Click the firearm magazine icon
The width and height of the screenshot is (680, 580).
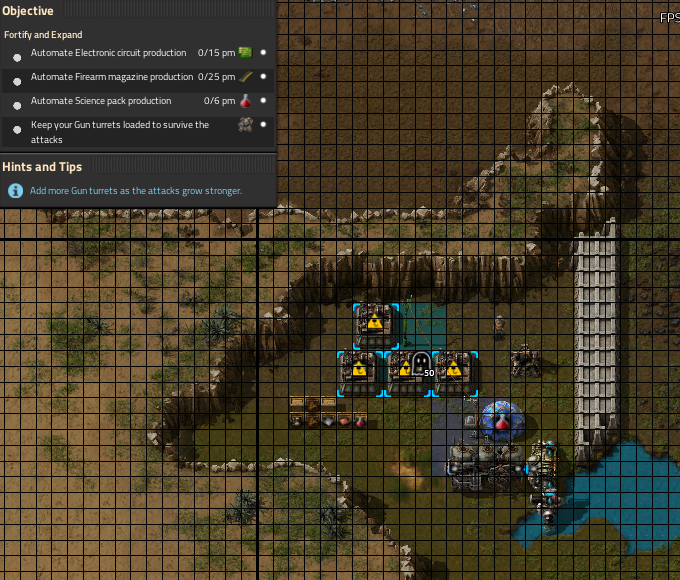click(x=245, y=77)
